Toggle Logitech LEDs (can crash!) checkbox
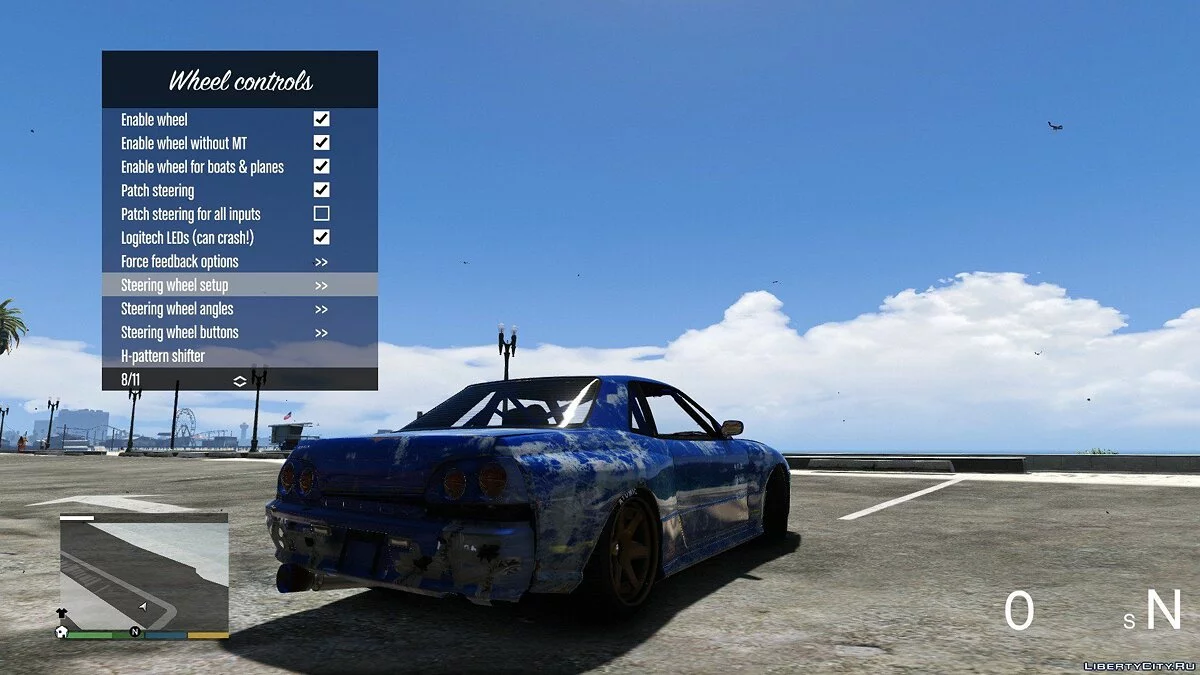This screenshot has height=675, width=1200. [x=321, y=237]
